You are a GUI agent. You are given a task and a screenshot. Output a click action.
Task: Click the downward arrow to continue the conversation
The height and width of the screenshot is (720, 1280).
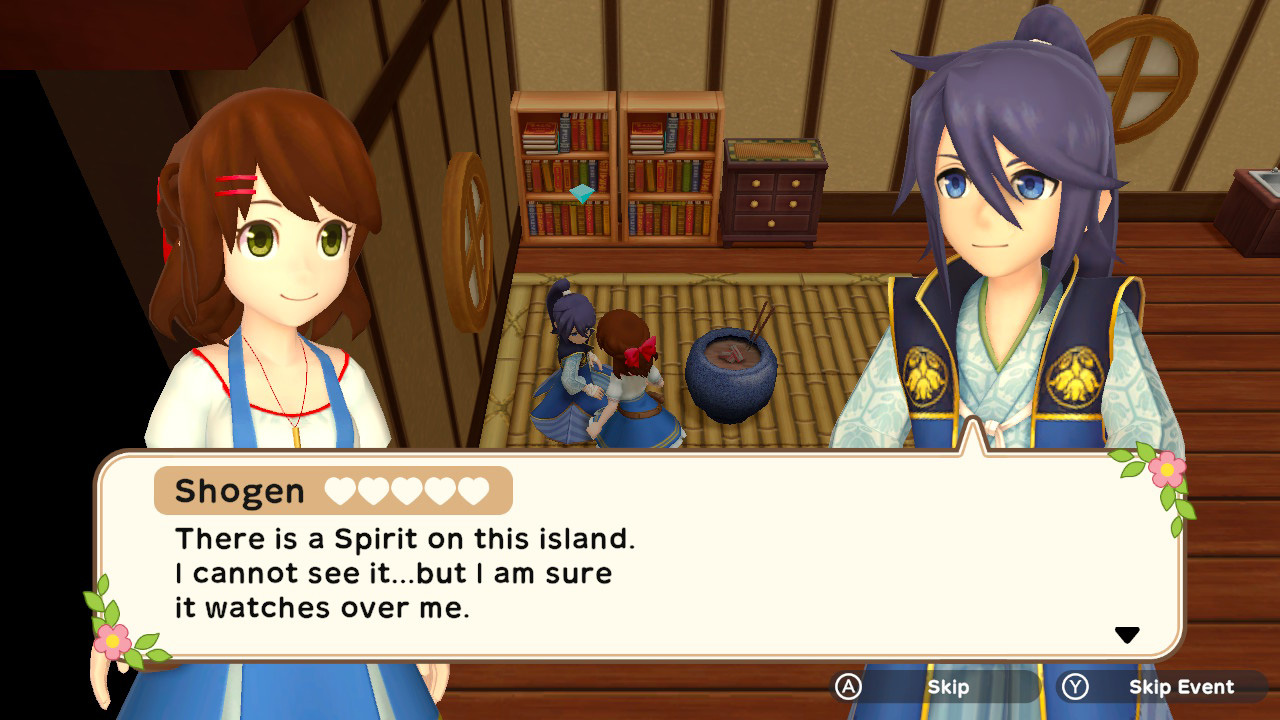(x=1129, y=632)
